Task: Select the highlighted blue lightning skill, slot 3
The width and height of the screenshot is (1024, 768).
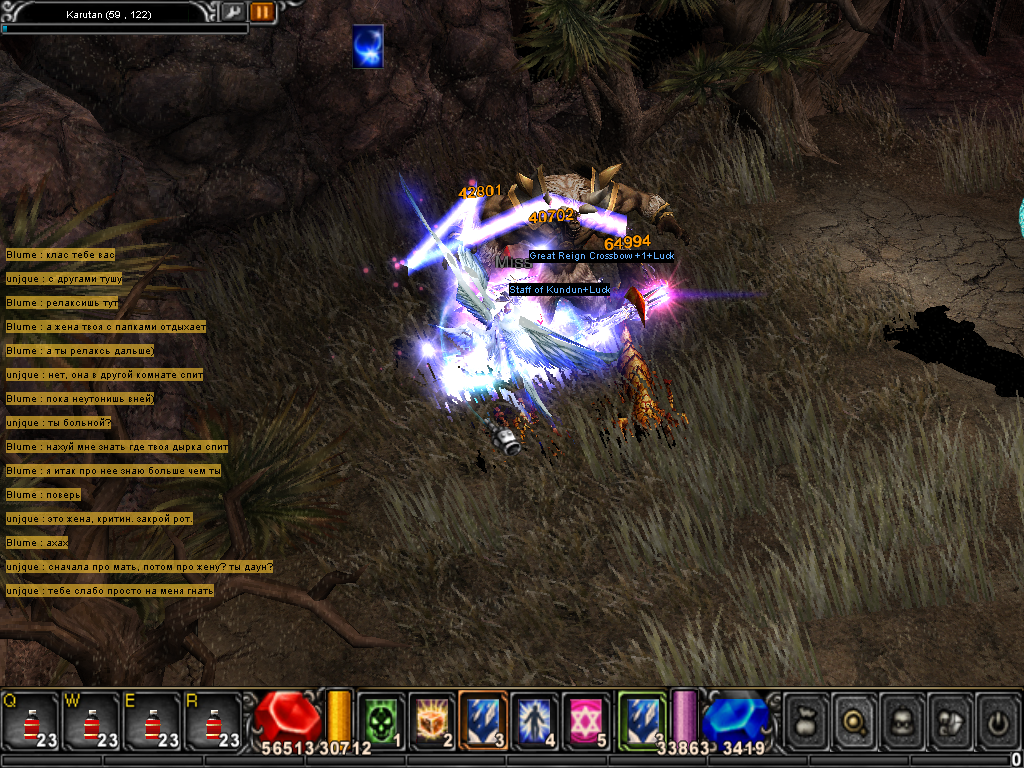Action: click(483, 720)
